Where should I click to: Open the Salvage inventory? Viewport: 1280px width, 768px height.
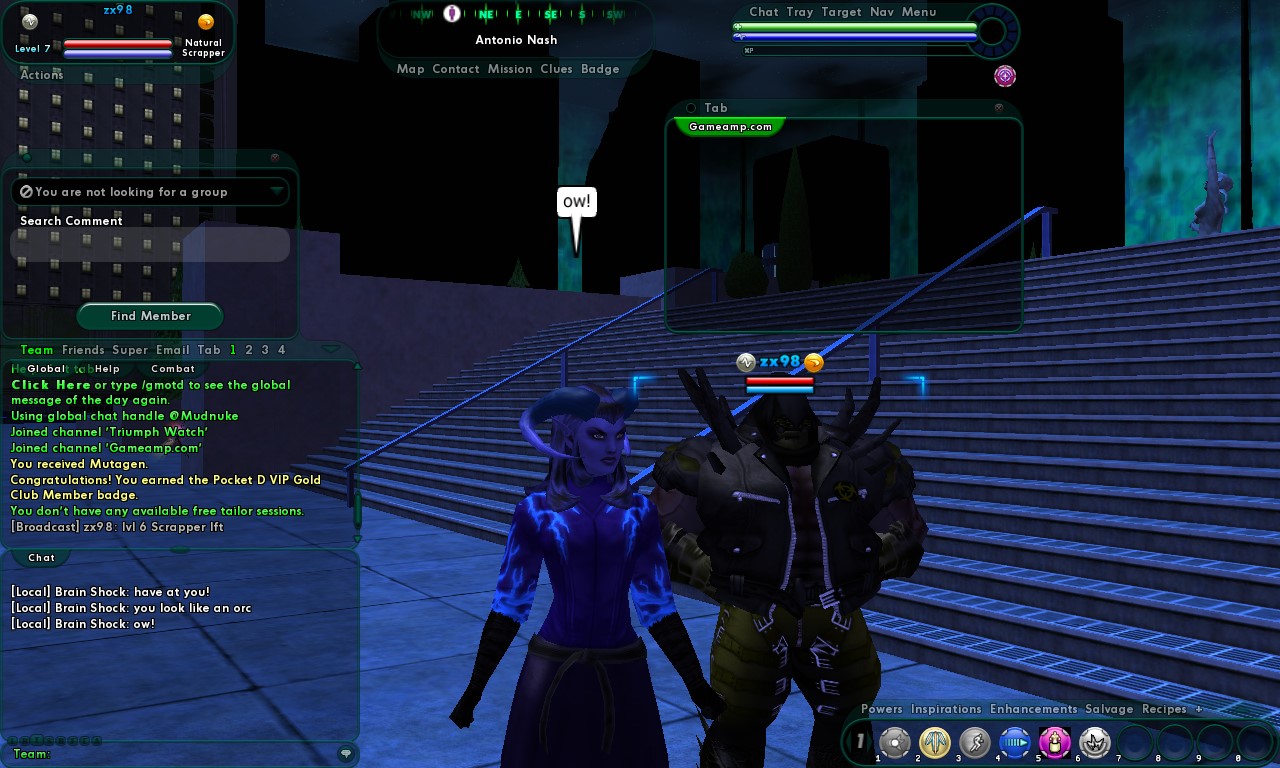click(1109, 709)
